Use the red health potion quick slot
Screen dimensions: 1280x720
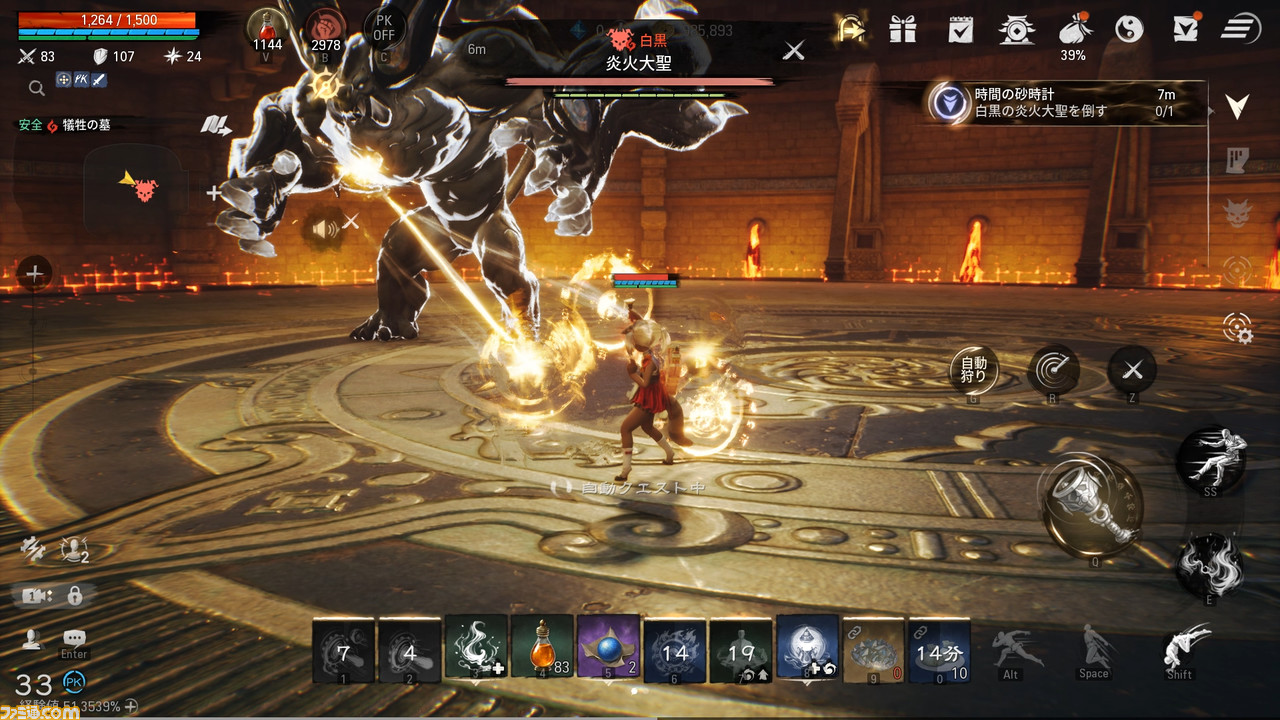pos(267,28)
